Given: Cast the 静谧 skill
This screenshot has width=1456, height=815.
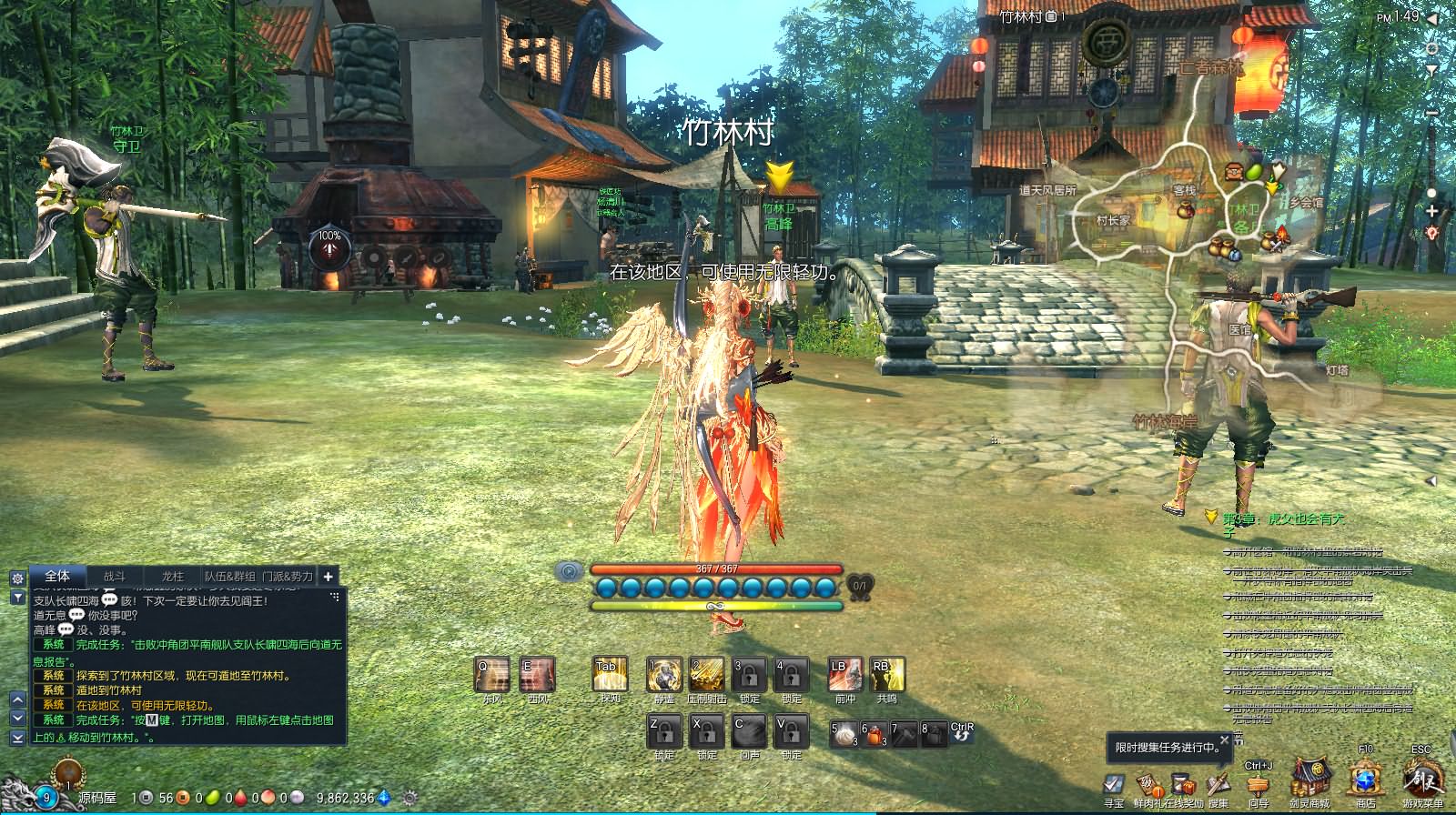Looking at the screenshot, I should [664, 675].
